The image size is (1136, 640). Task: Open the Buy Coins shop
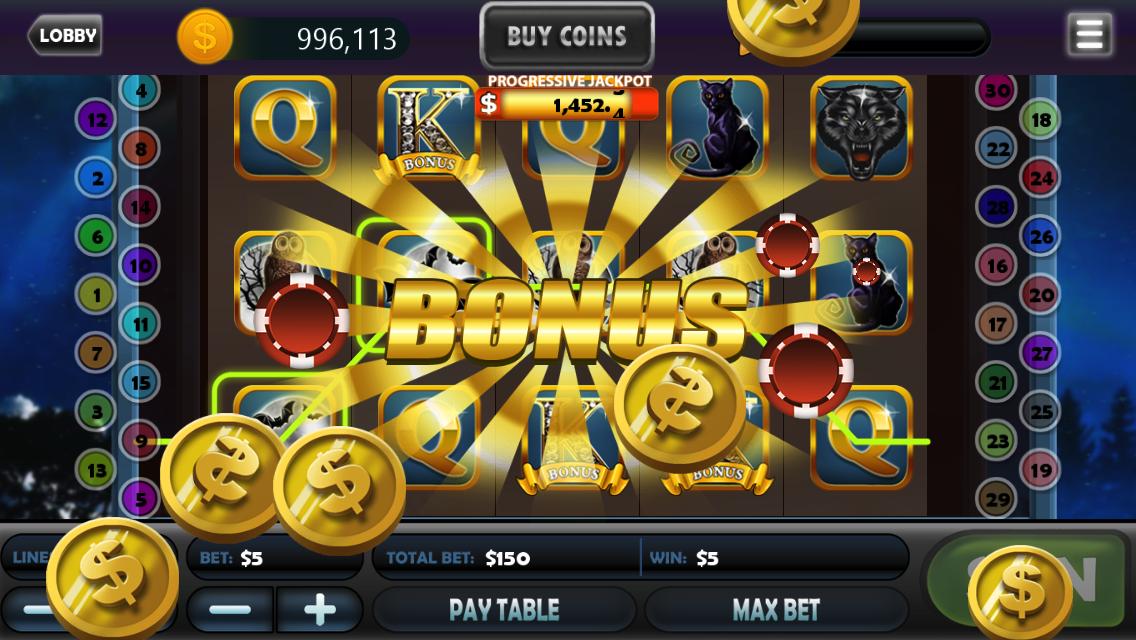pyautogui.click(x=566, y=37)
